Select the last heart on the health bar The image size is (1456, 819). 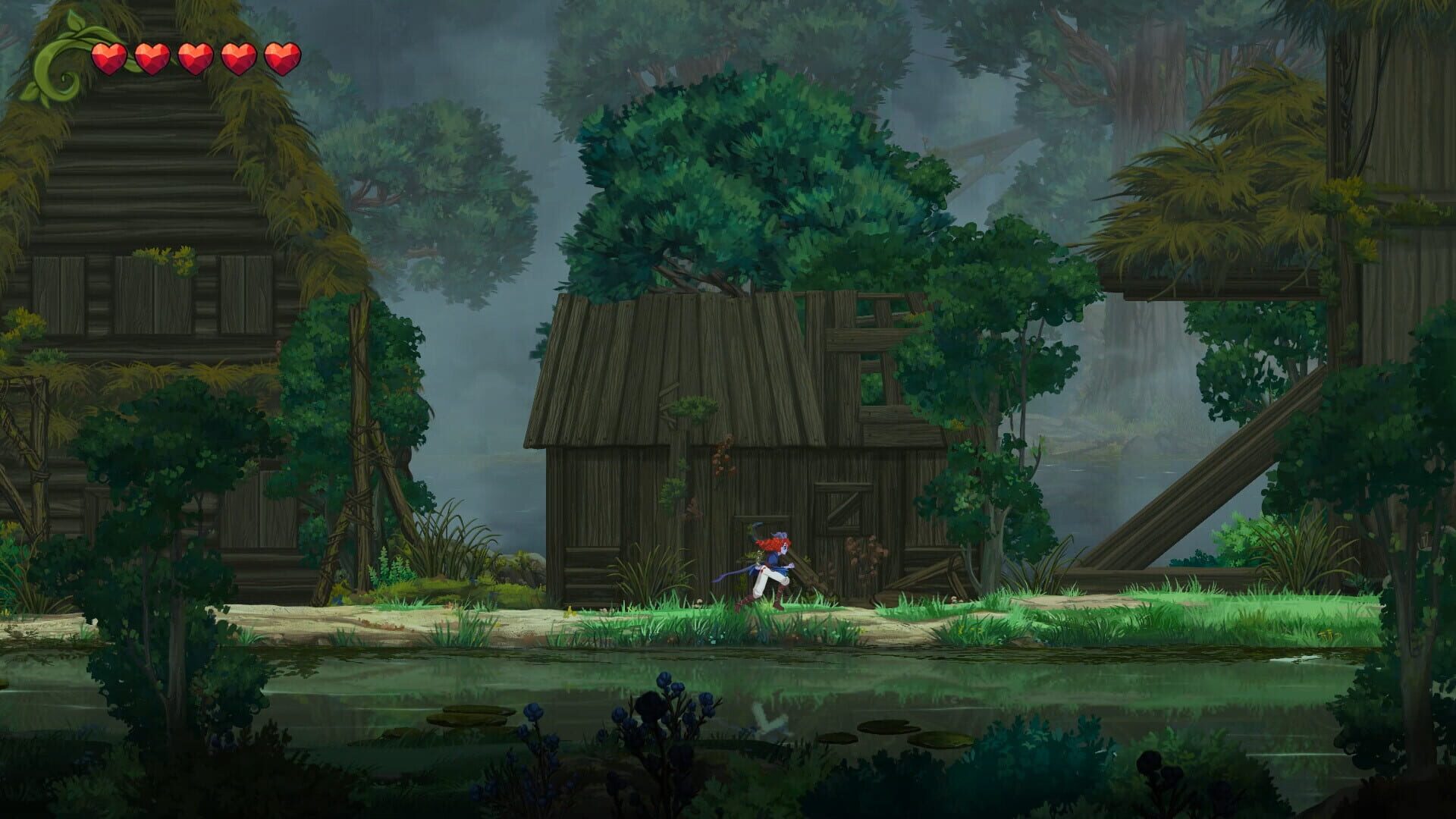click(282, 58)
